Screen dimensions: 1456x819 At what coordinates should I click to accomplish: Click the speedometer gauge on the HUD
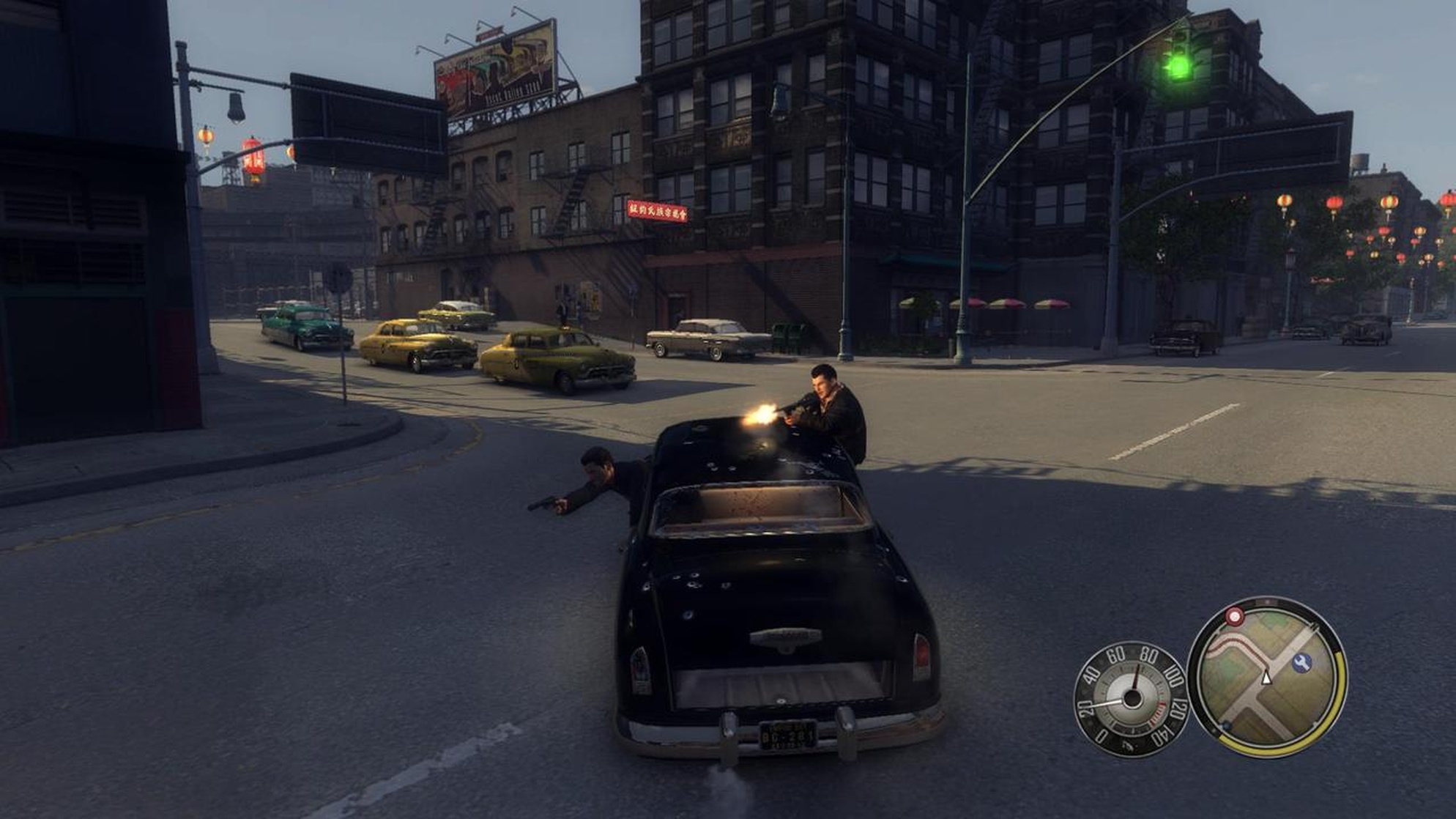coord(1132,699)
